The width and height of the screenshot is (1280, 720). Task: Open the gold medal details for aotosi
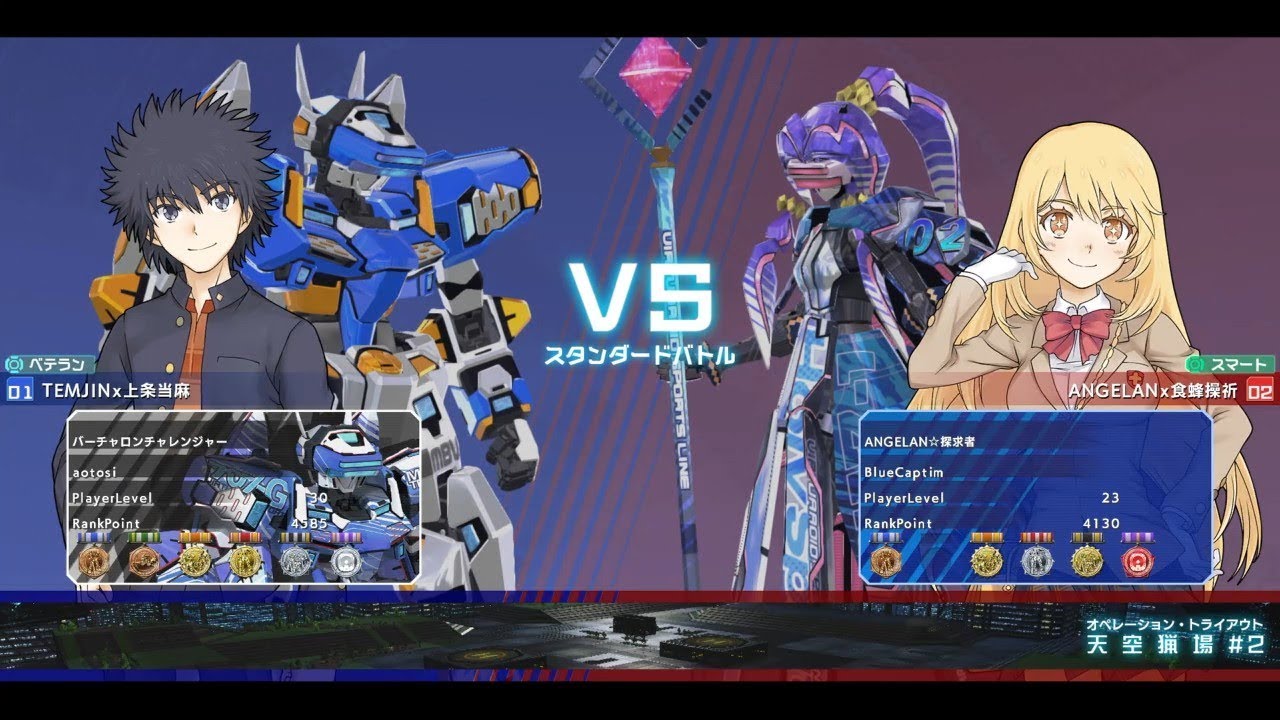coord(195,562)
